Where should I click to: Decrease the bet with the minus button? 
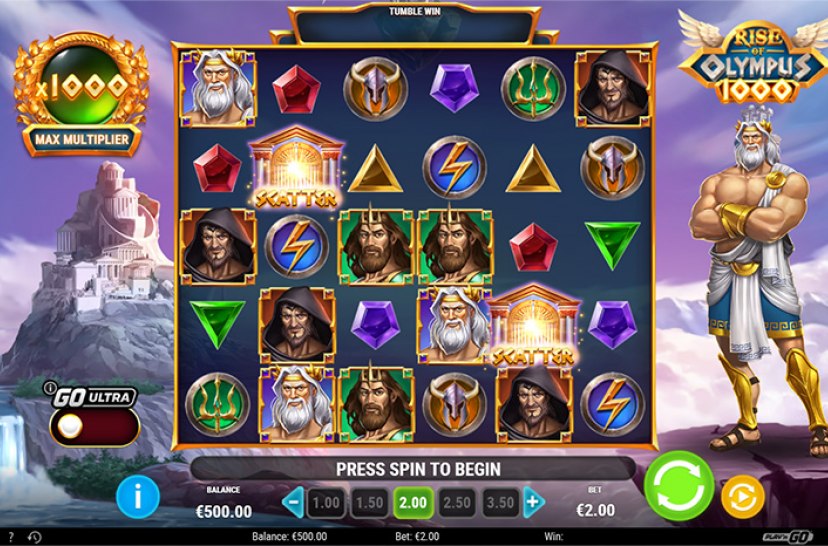click(294, 501)
